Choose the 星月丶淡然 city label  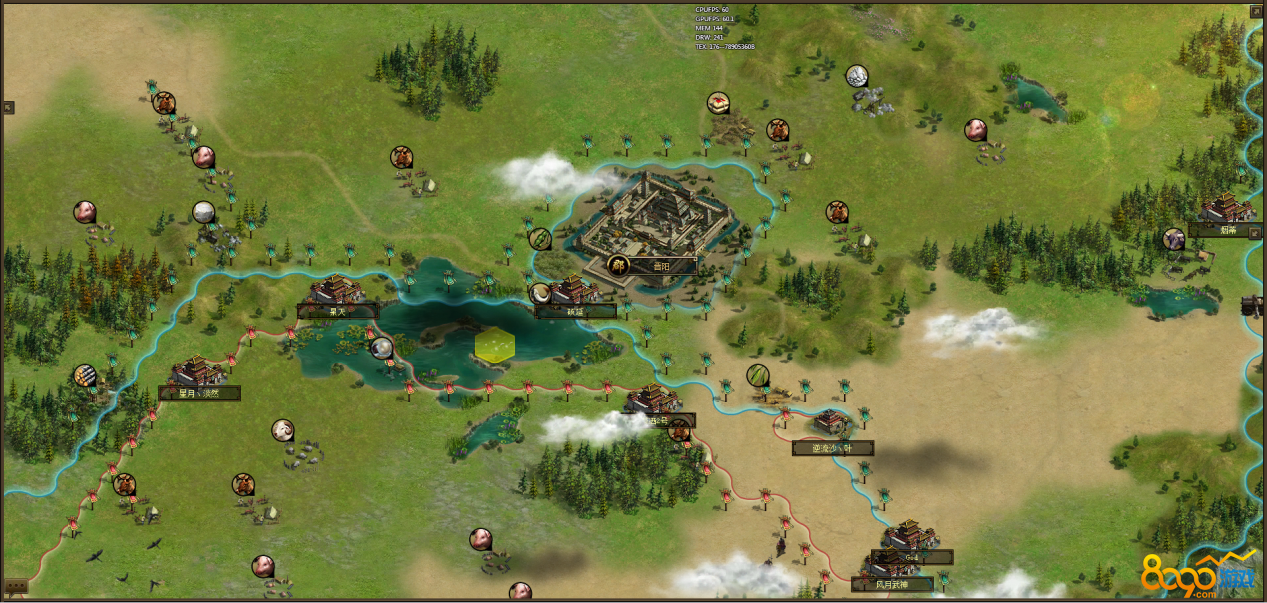(x=200, y=393)
